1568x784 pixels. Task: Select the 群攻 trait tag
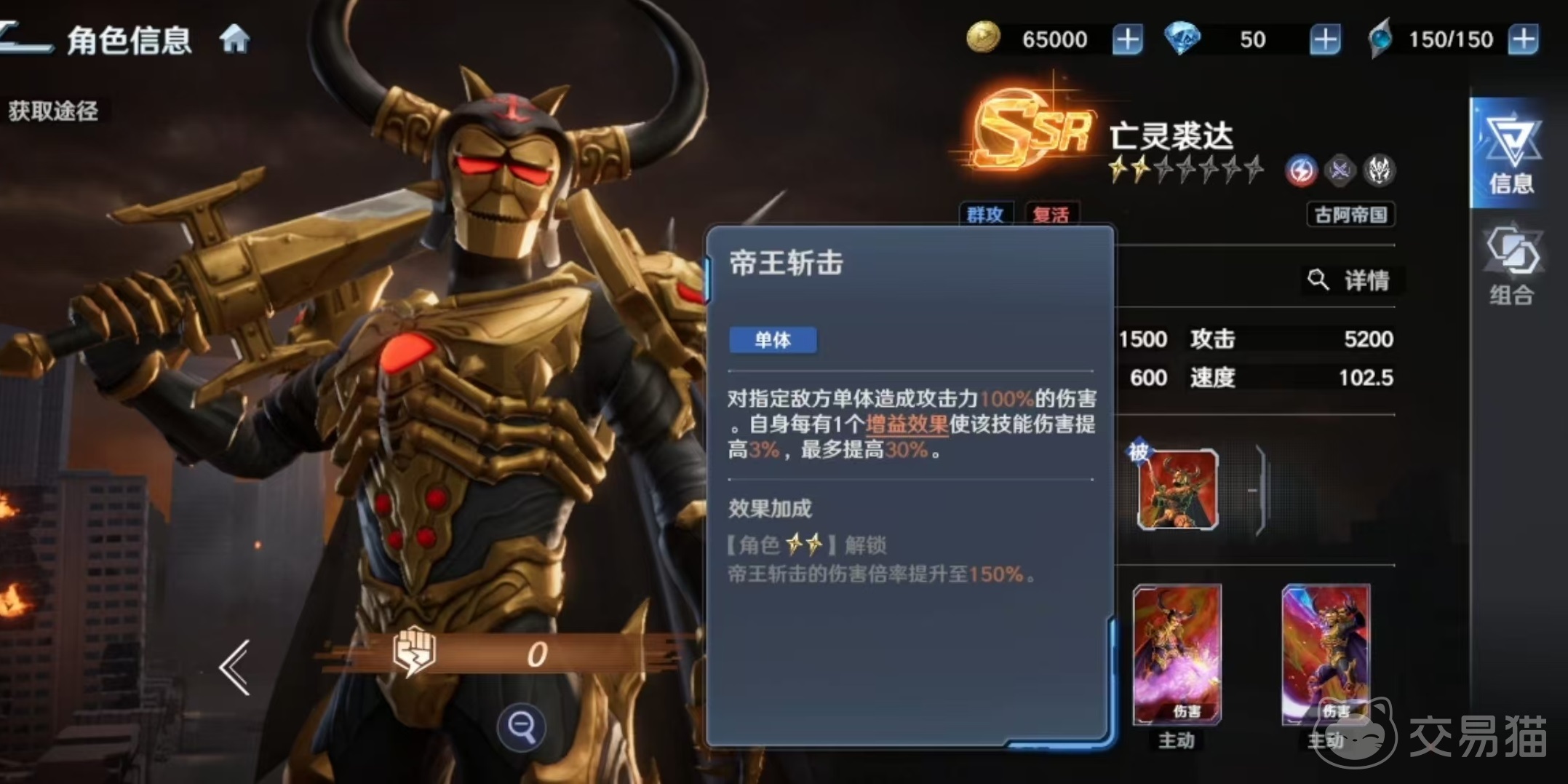click(x=985, y=215)
